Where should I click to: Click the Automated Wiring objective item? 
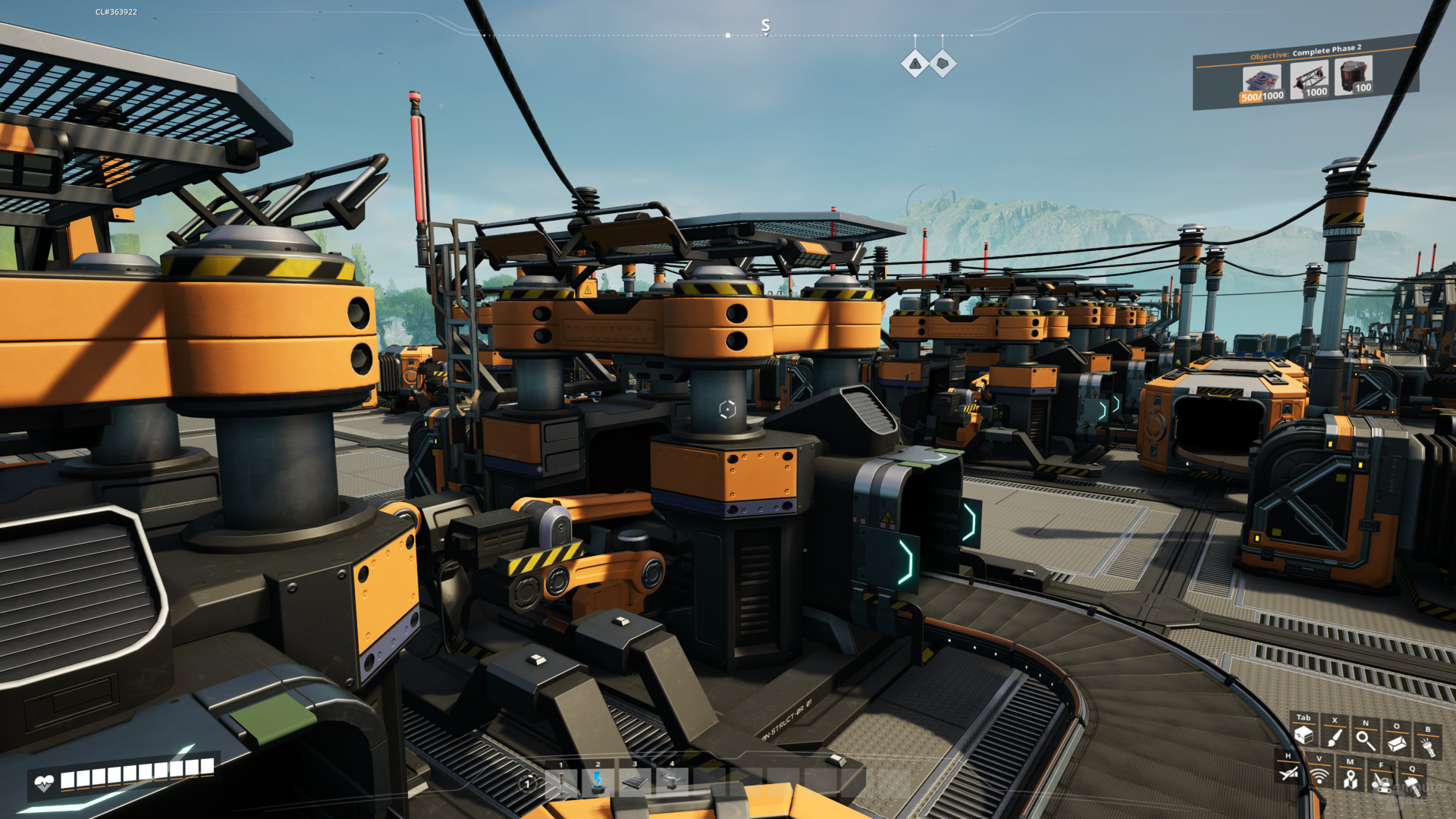coord(1354,75)
